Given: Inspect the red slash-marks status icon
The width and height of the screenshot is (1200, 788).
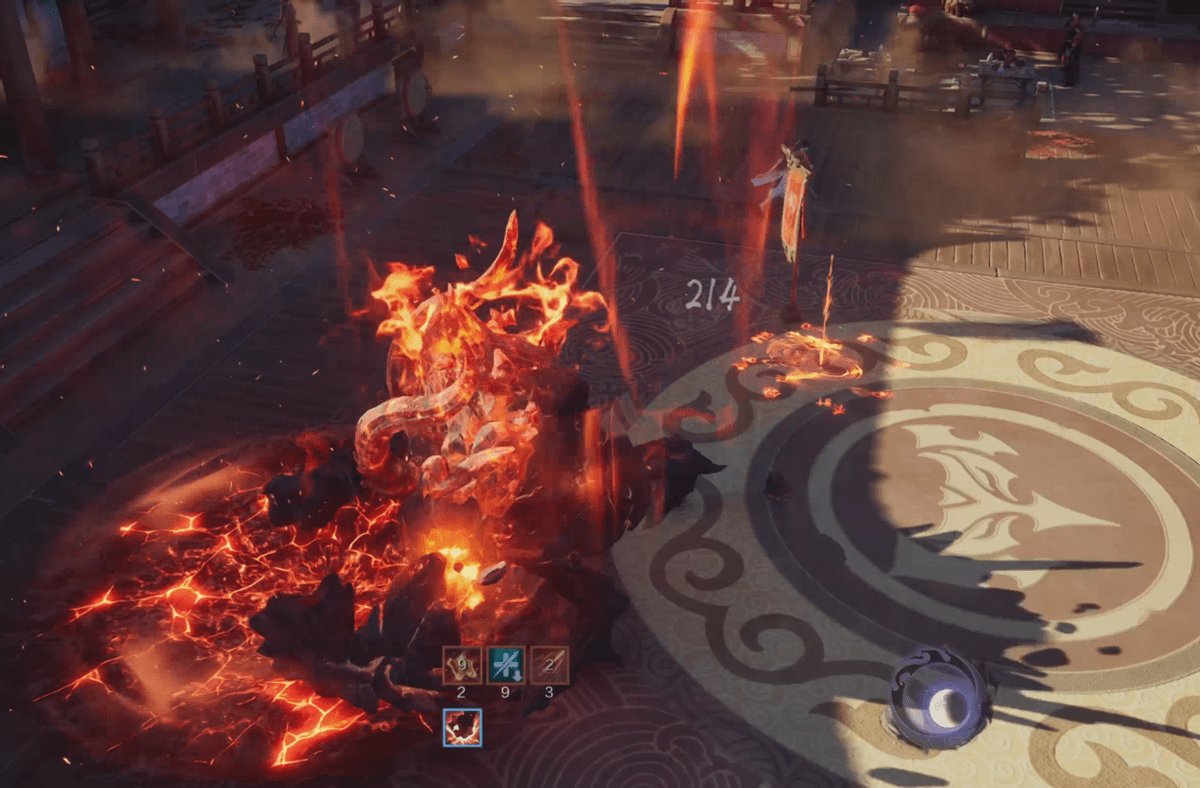Looking at the screenshot, I should [549, 665].
